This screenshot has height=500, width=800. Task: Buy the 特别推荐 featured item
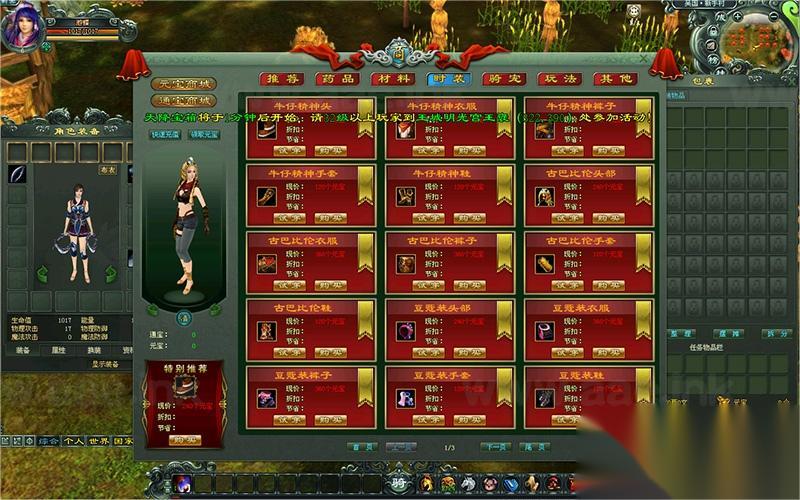tap(184, 439)
